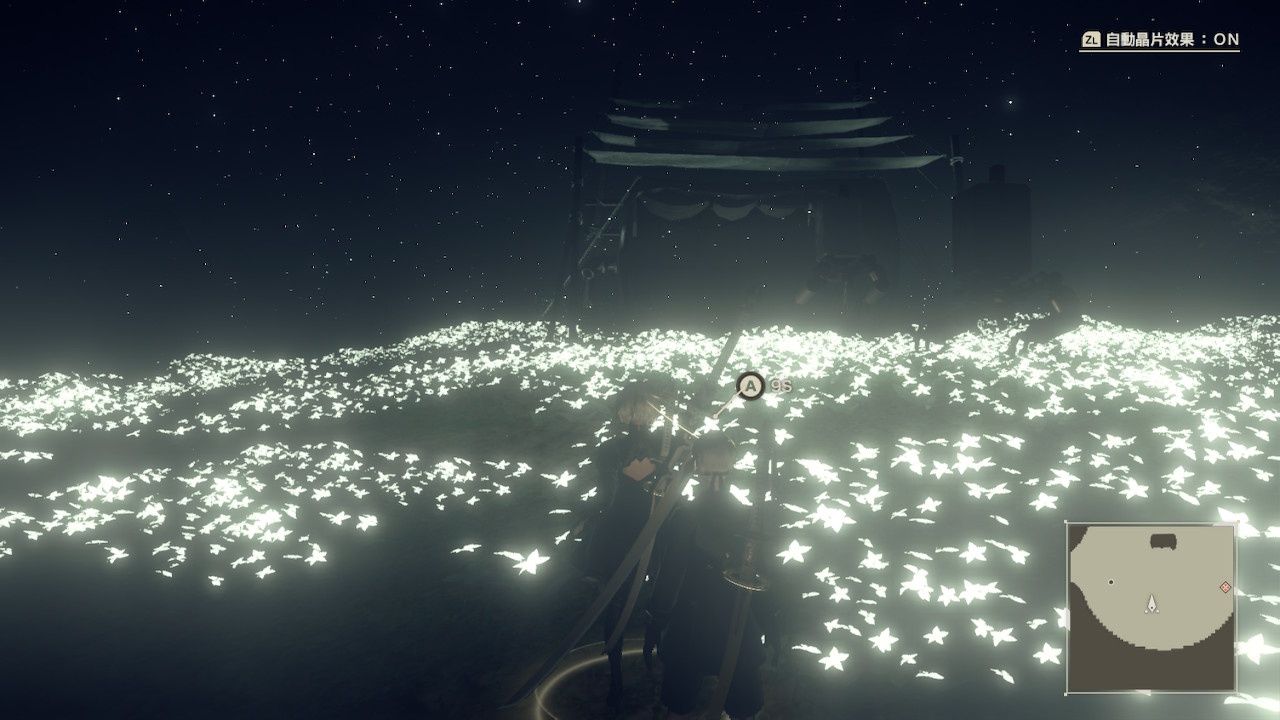Viewport: 1280px width, 720px height.
Task: Toggle the 自動晶片效果 ON setting
Action: pos(1160,40)
